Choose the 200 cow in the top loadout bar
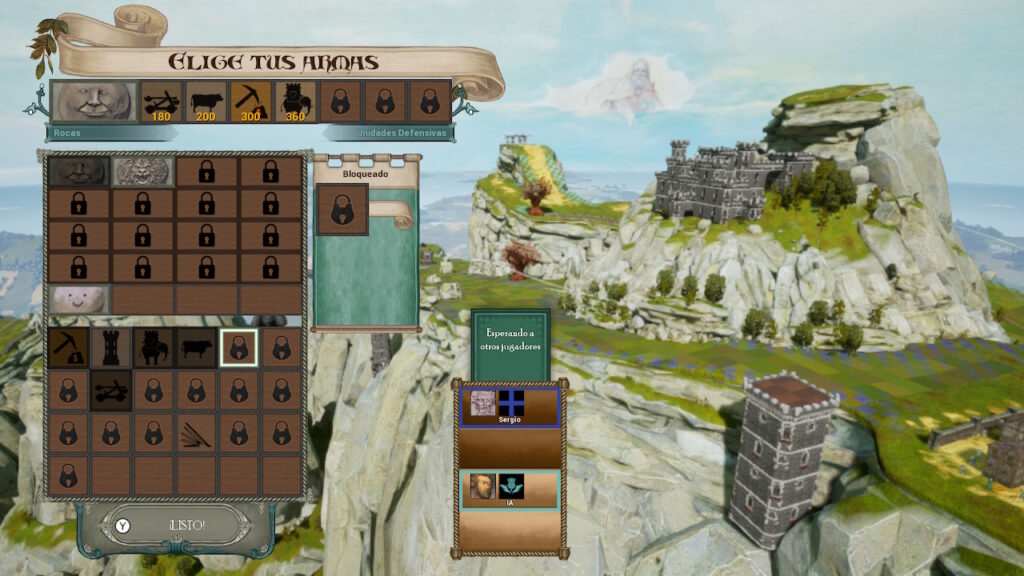Image resolution: width=1024 pixels, height=576 pixels. point(205,101)
